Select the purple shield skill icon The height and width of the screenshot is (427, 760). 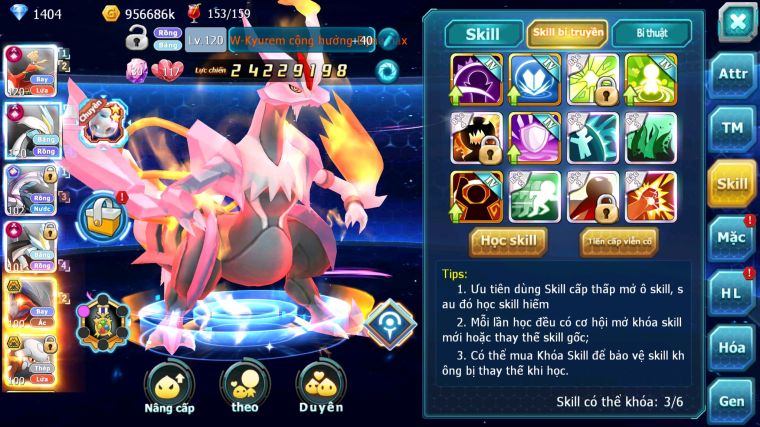pyautogui.click(x=534, y=137)
